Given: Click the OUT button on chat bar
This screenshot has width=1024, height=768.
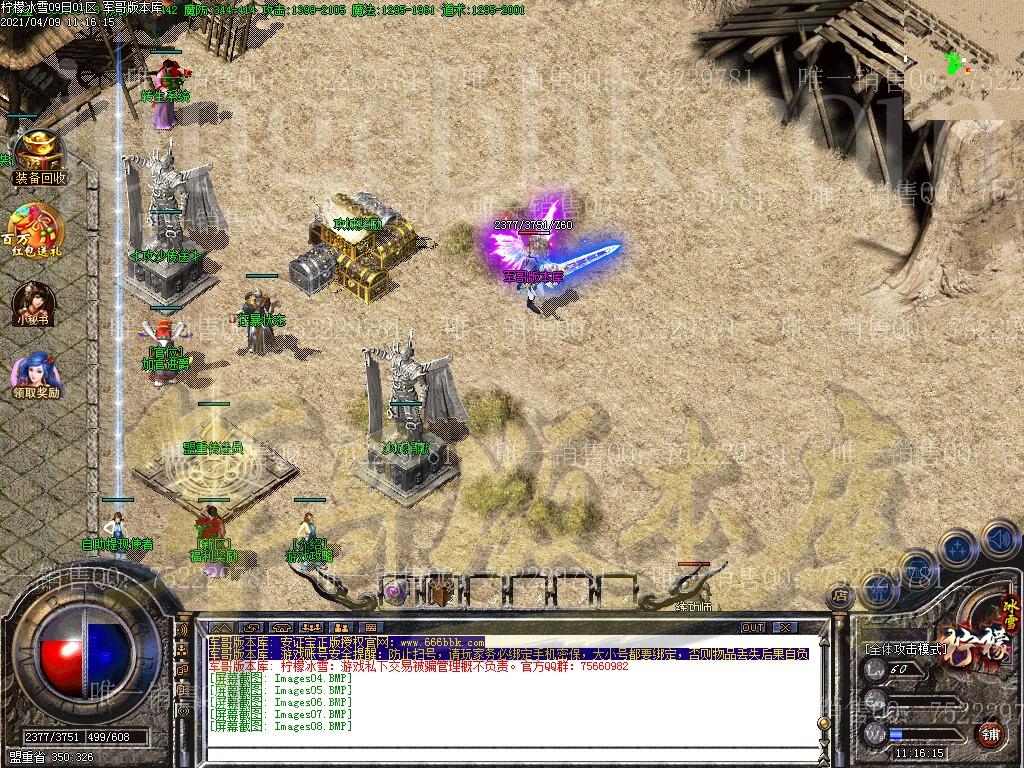Looking at the screenshot, I should (x=752, y=627).
